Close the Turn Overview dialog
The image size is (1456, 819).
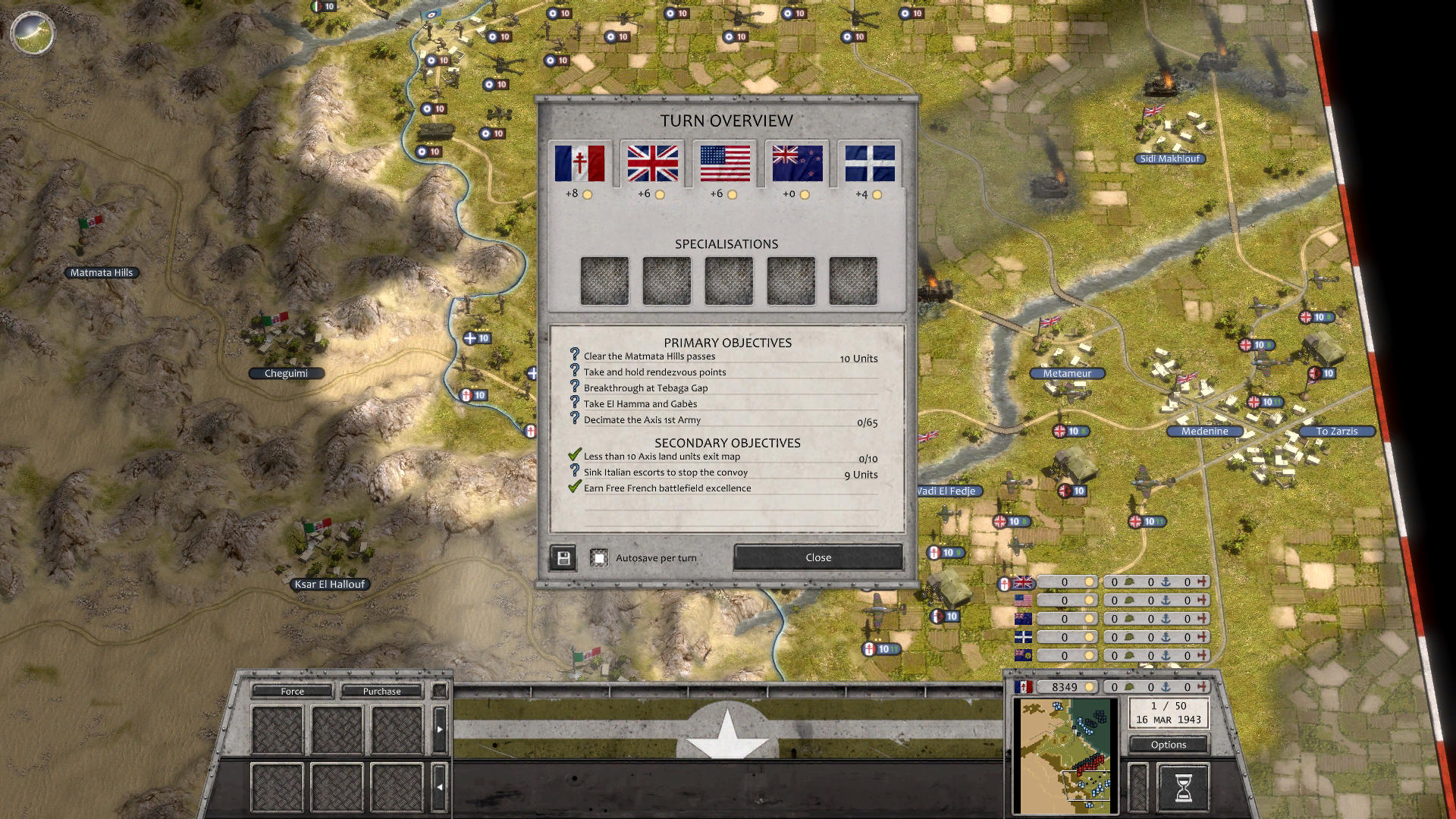(817, 557)
